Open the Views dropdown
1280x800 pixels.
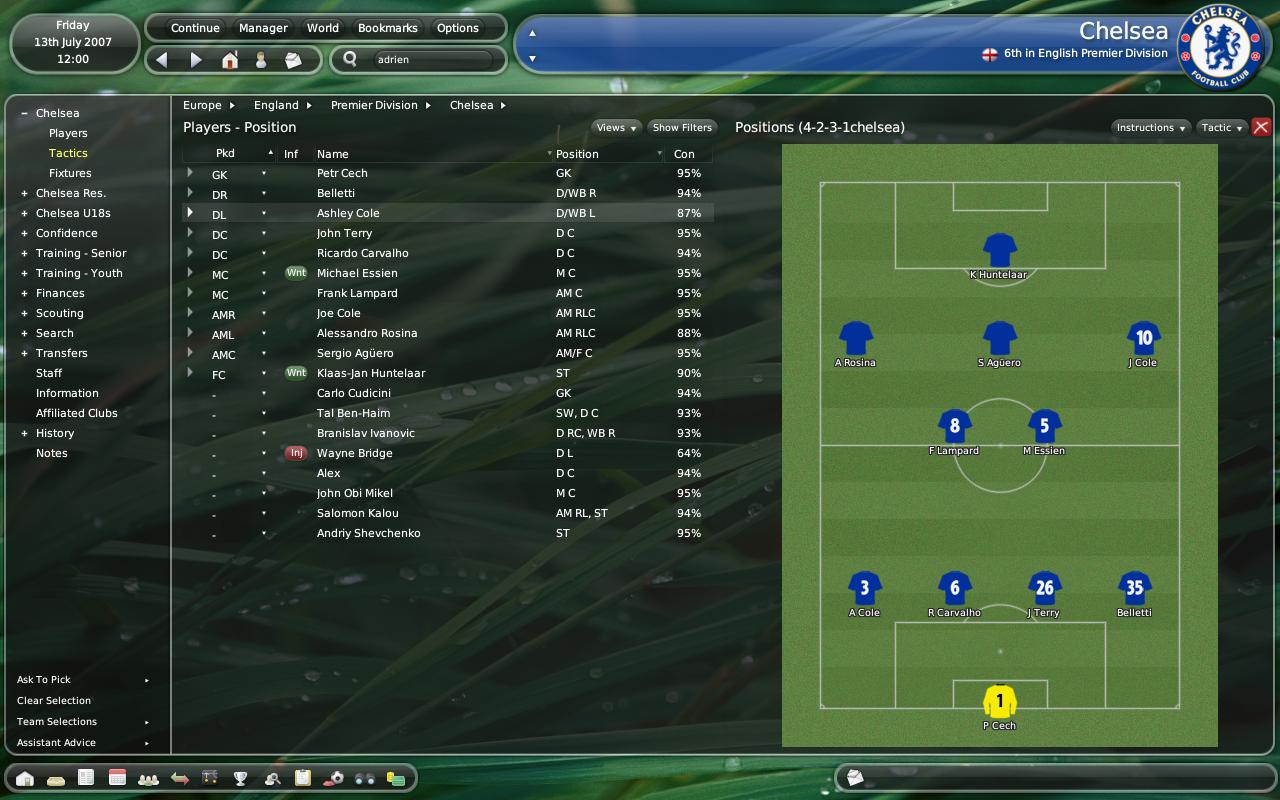click(x=616, y=128)
